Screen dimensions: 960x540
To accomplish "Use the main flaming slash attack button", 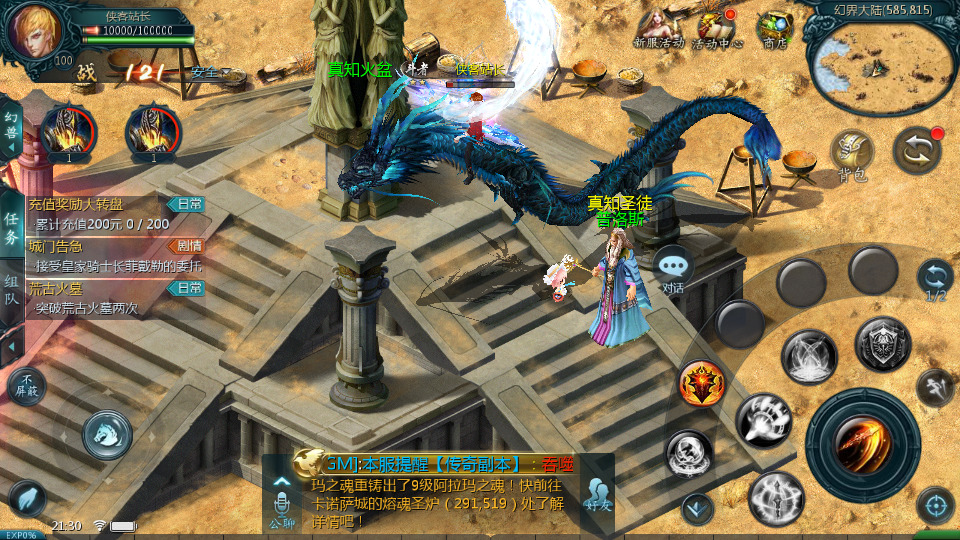I will point(862,445).
